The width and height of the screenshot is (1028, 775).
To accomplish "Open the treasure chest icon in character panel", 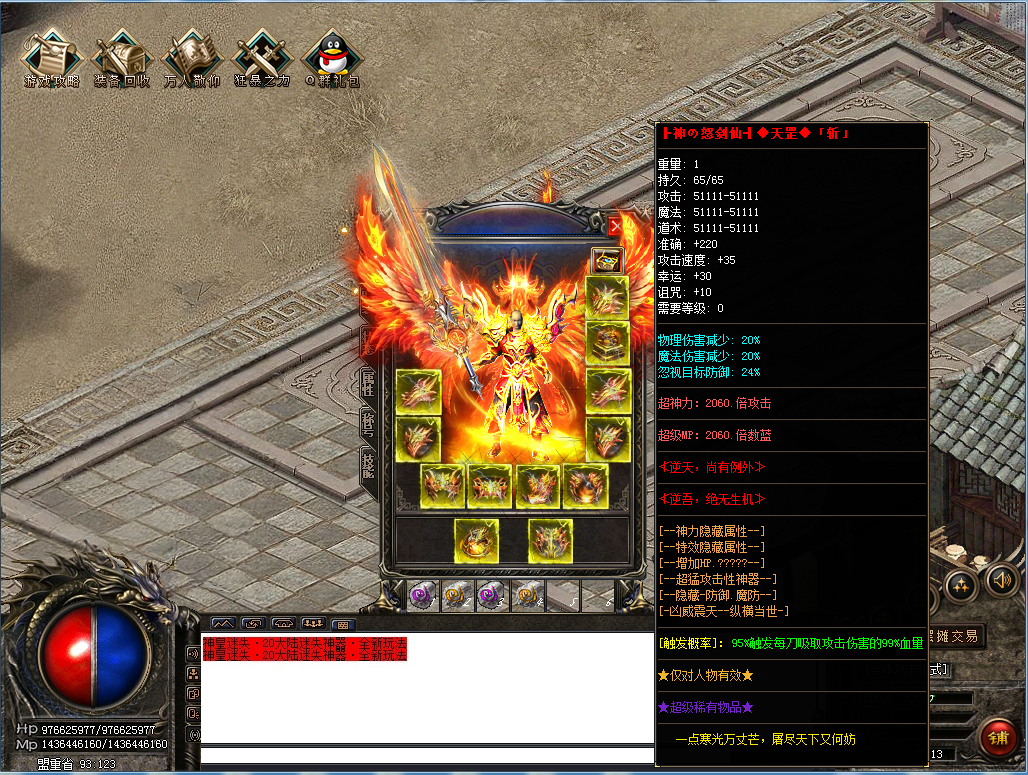I will 606,261.
